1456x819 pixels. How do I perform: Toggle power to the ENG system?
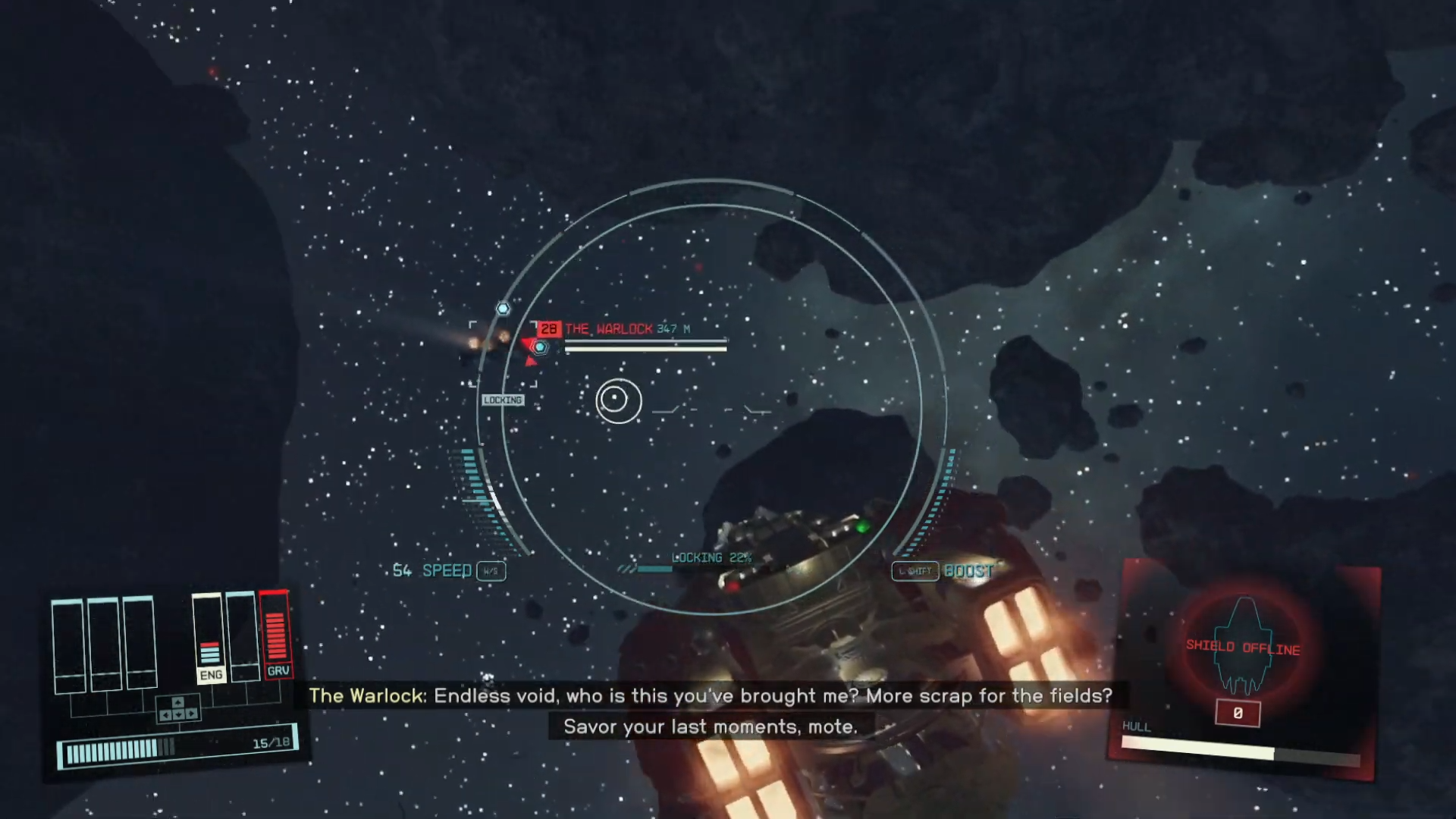click(211, 674)
